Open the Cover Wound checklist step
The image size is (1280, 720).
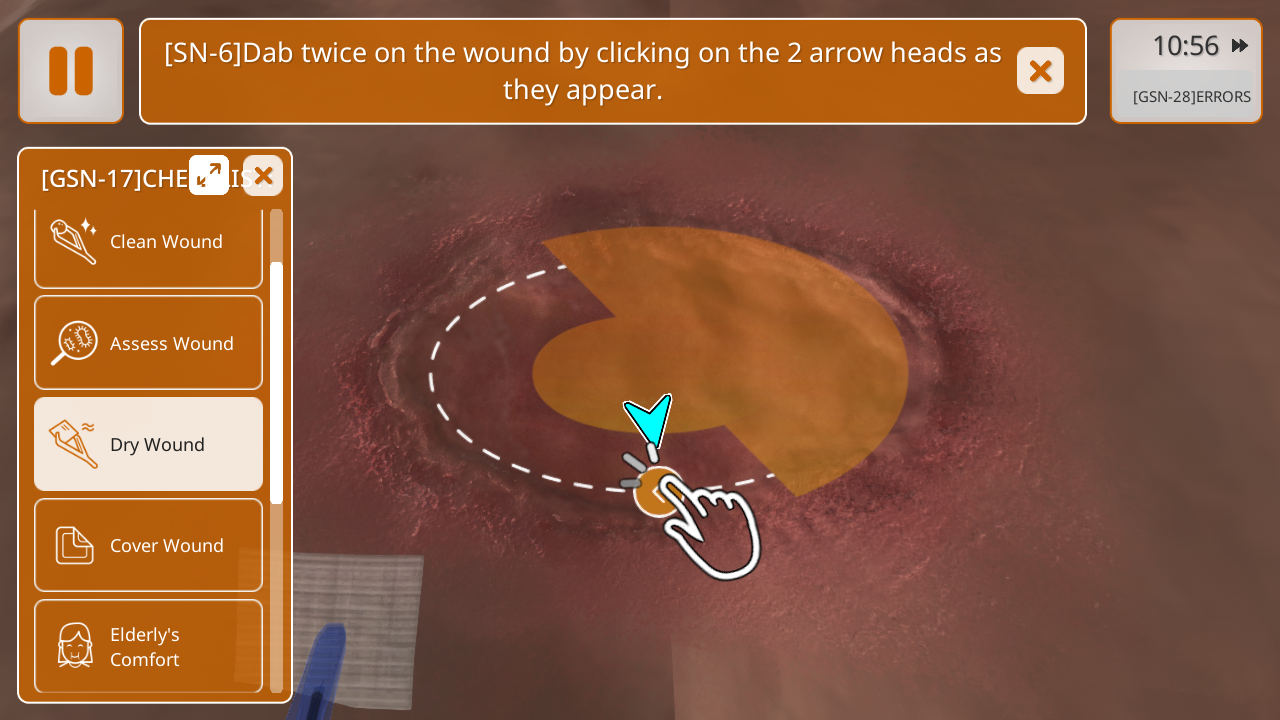(x=148, y=545)
